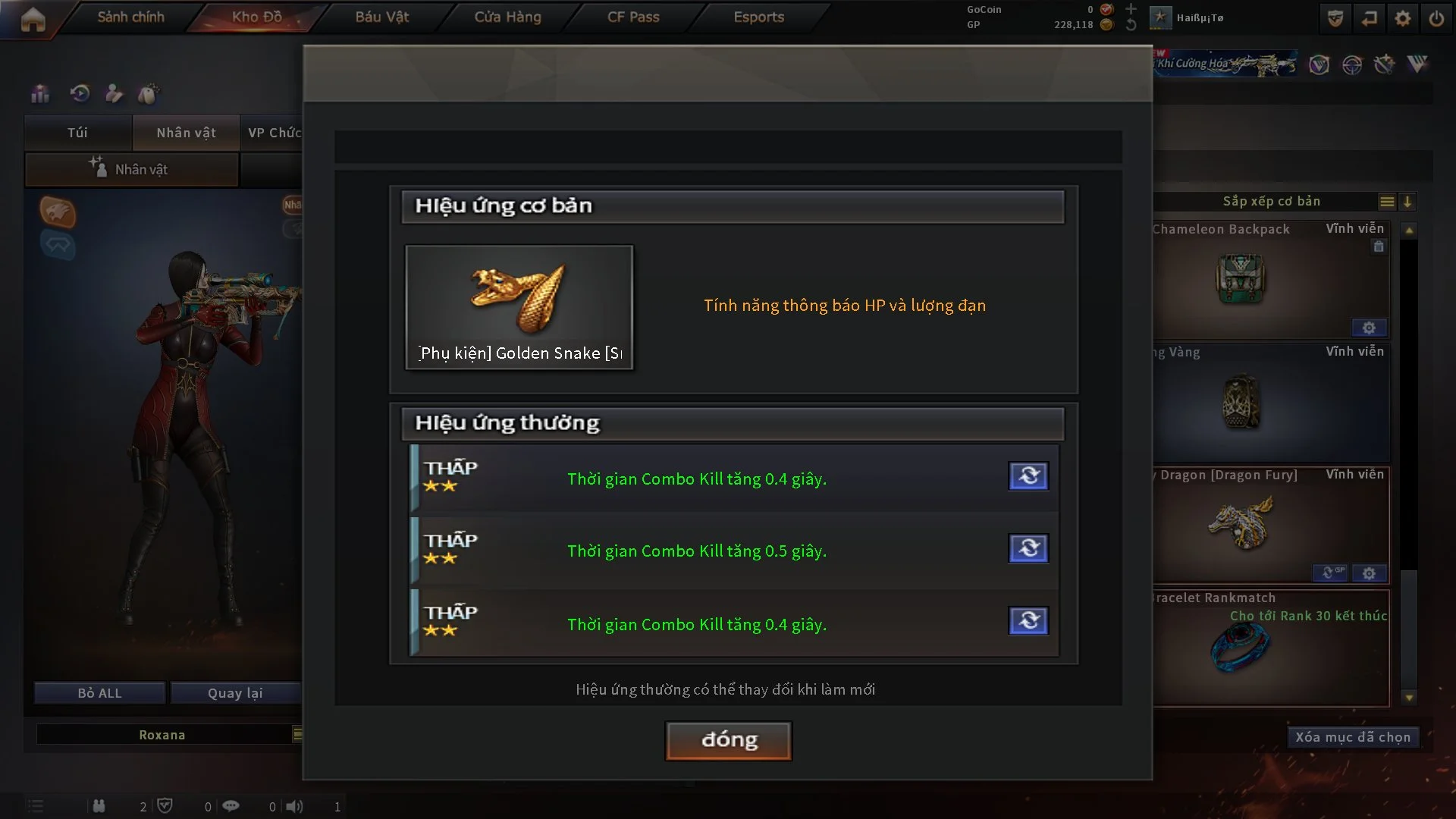Open the Sảnh chính lobby tab

[130, 17]
